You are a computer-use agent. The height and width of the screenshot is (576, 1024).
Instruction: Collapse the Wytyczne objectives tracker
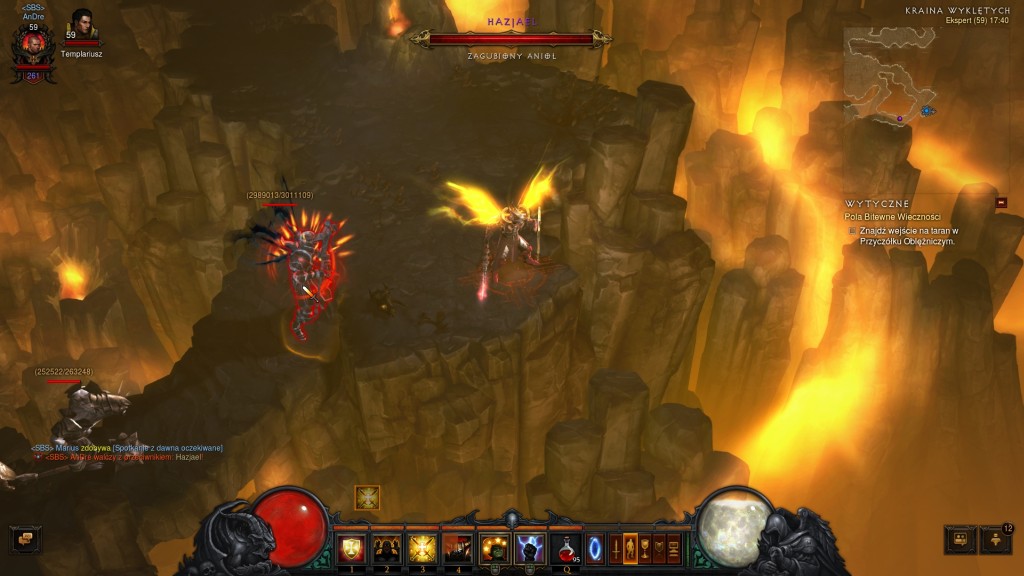1001,203
